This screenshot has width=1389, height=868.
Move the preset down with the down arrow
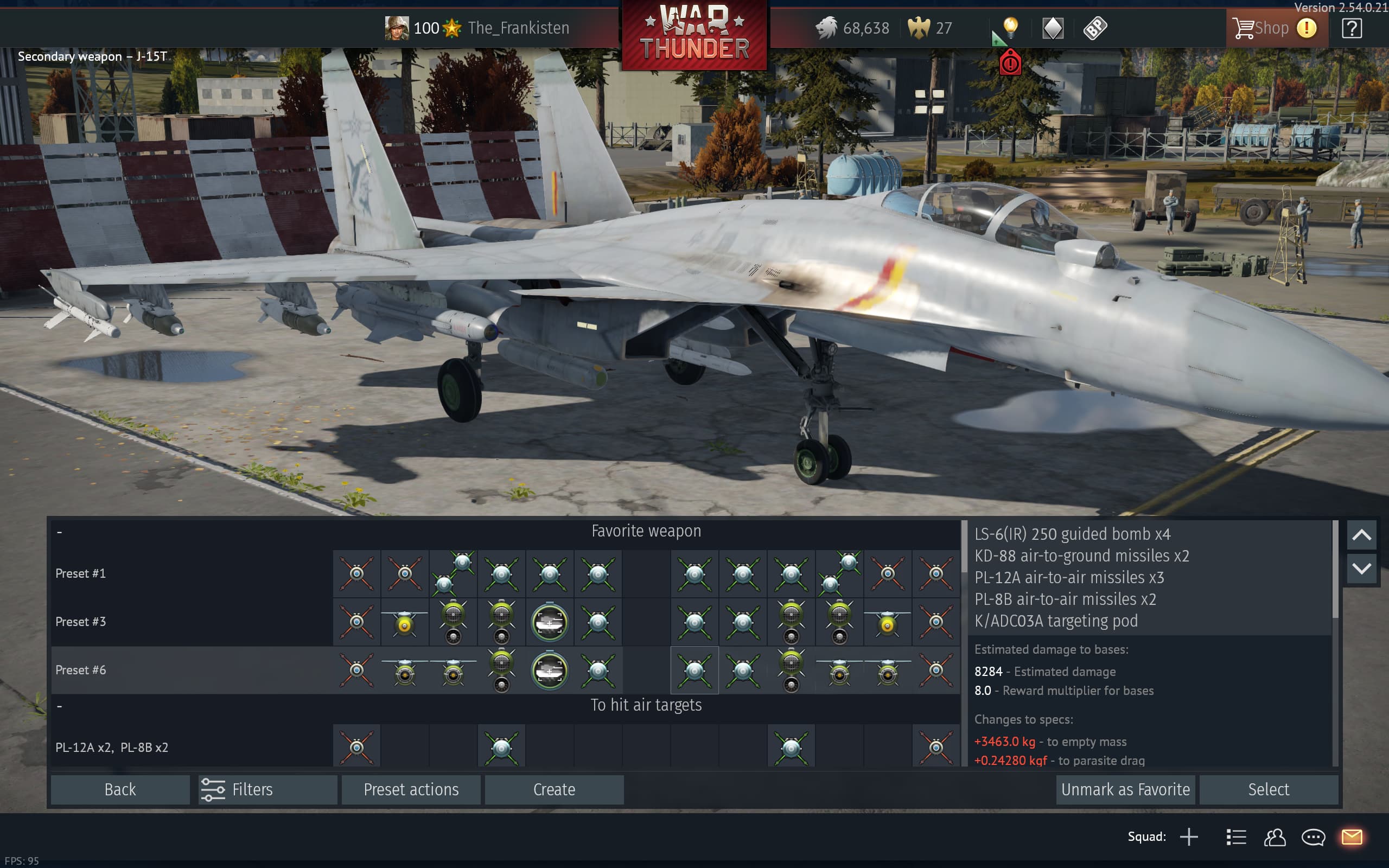pyautogui.click(x=1361, y=569)
